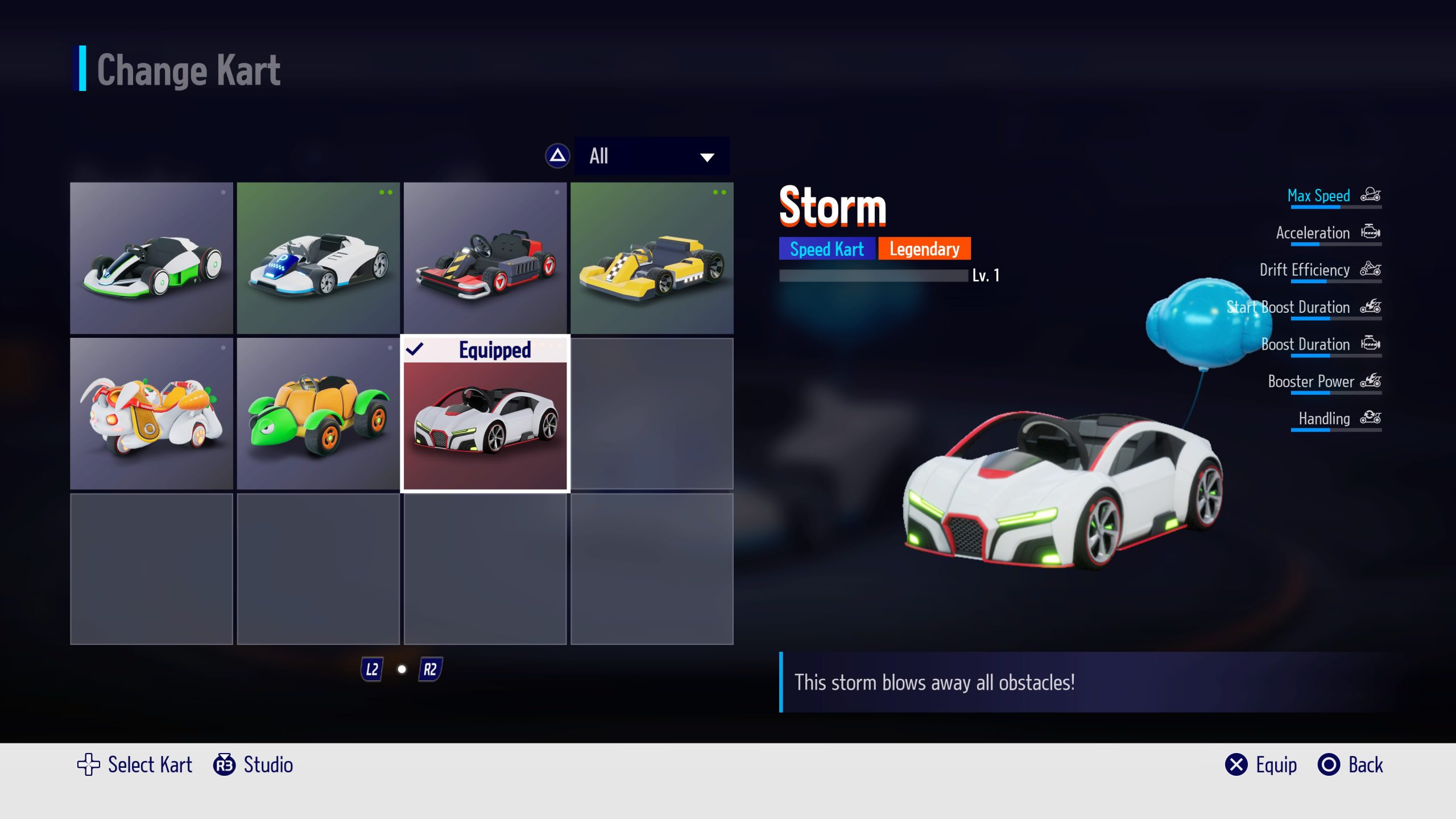Equip the selected kart
Image resolution: width=1456 pixels, height=819 pixels.
pyautogui.click(x=1261, y=765)
